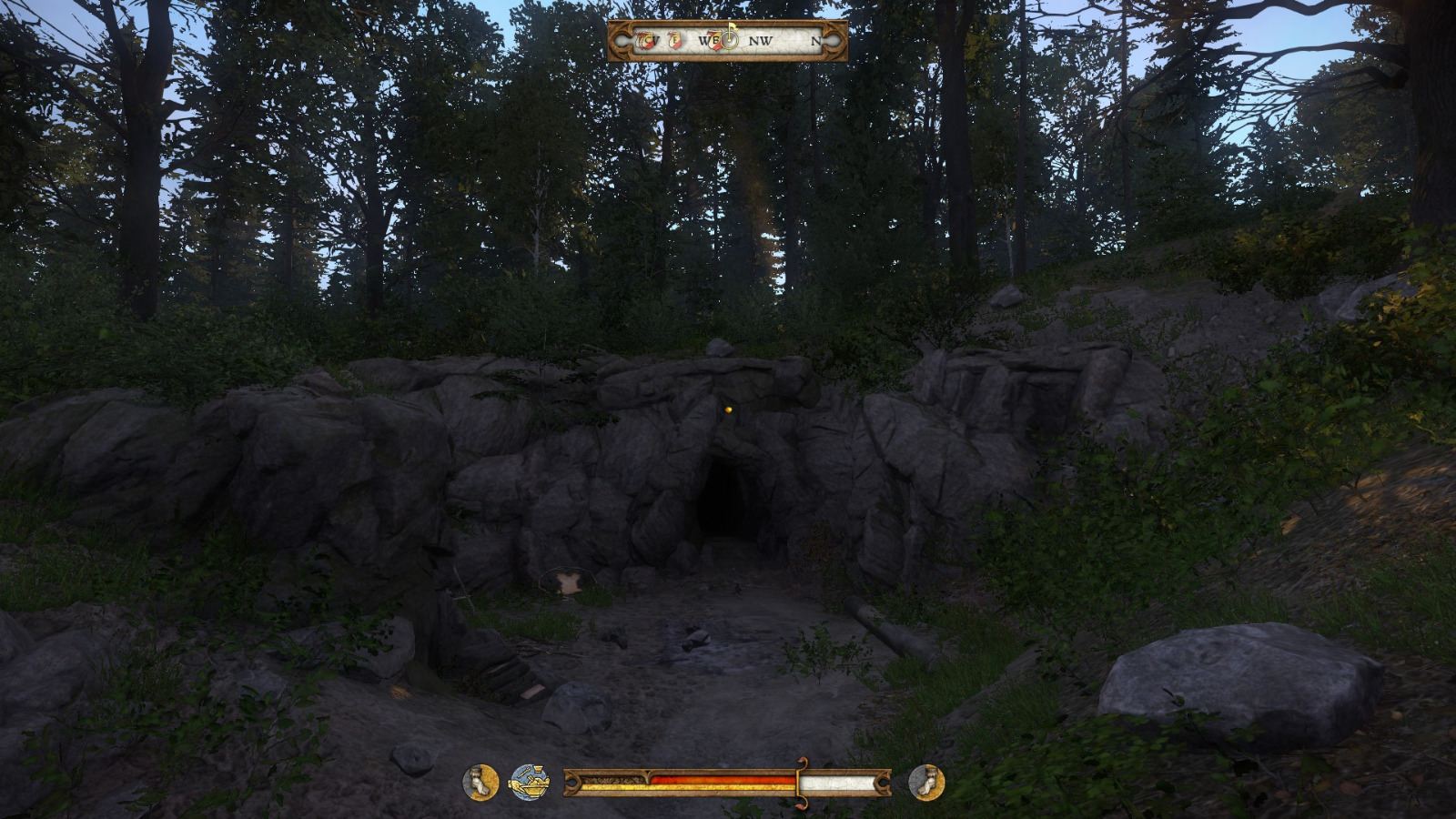Click the red quest shield beside WB heading

click(717, 42)
